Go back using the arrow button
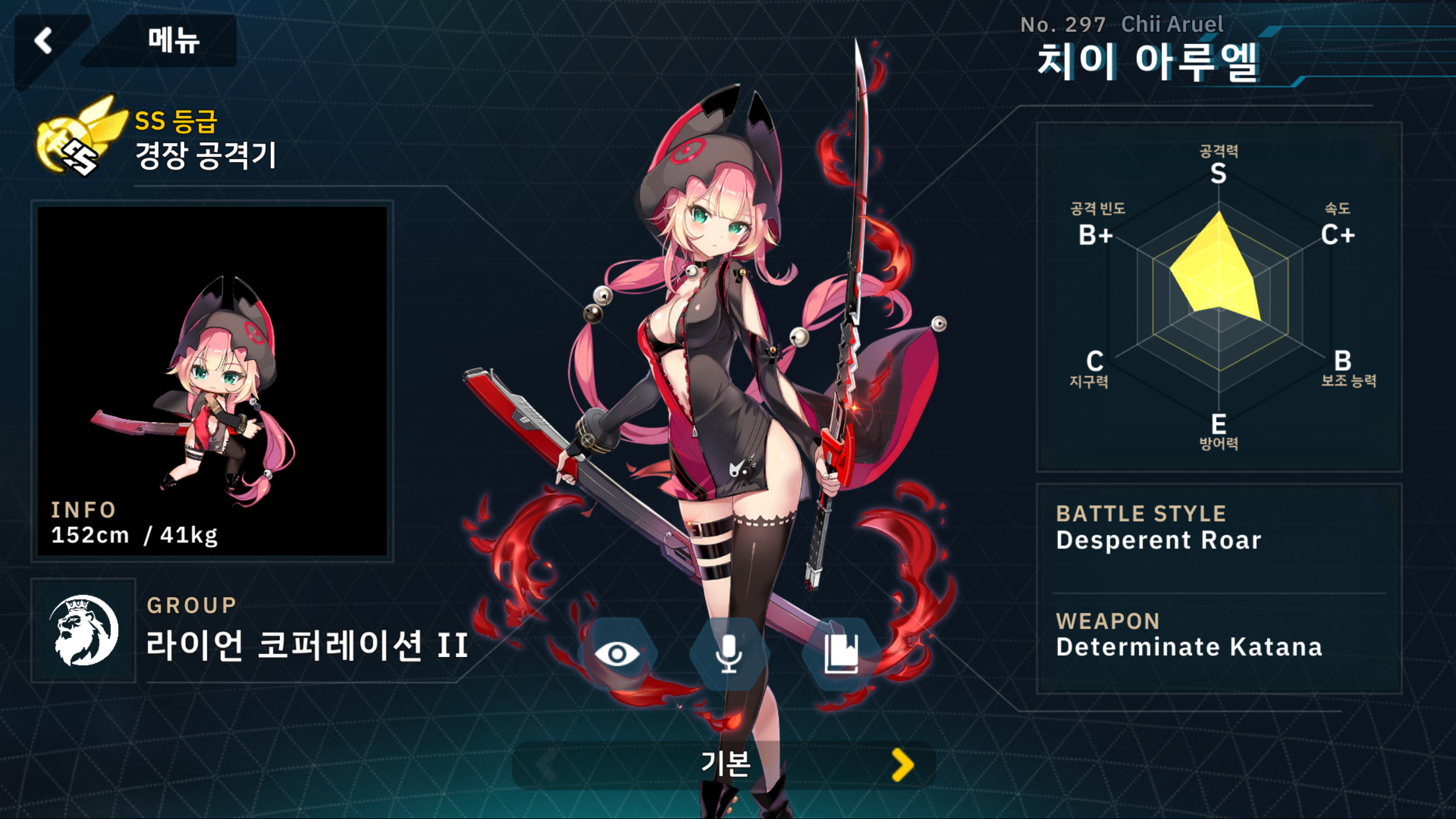 coord(44,41)
